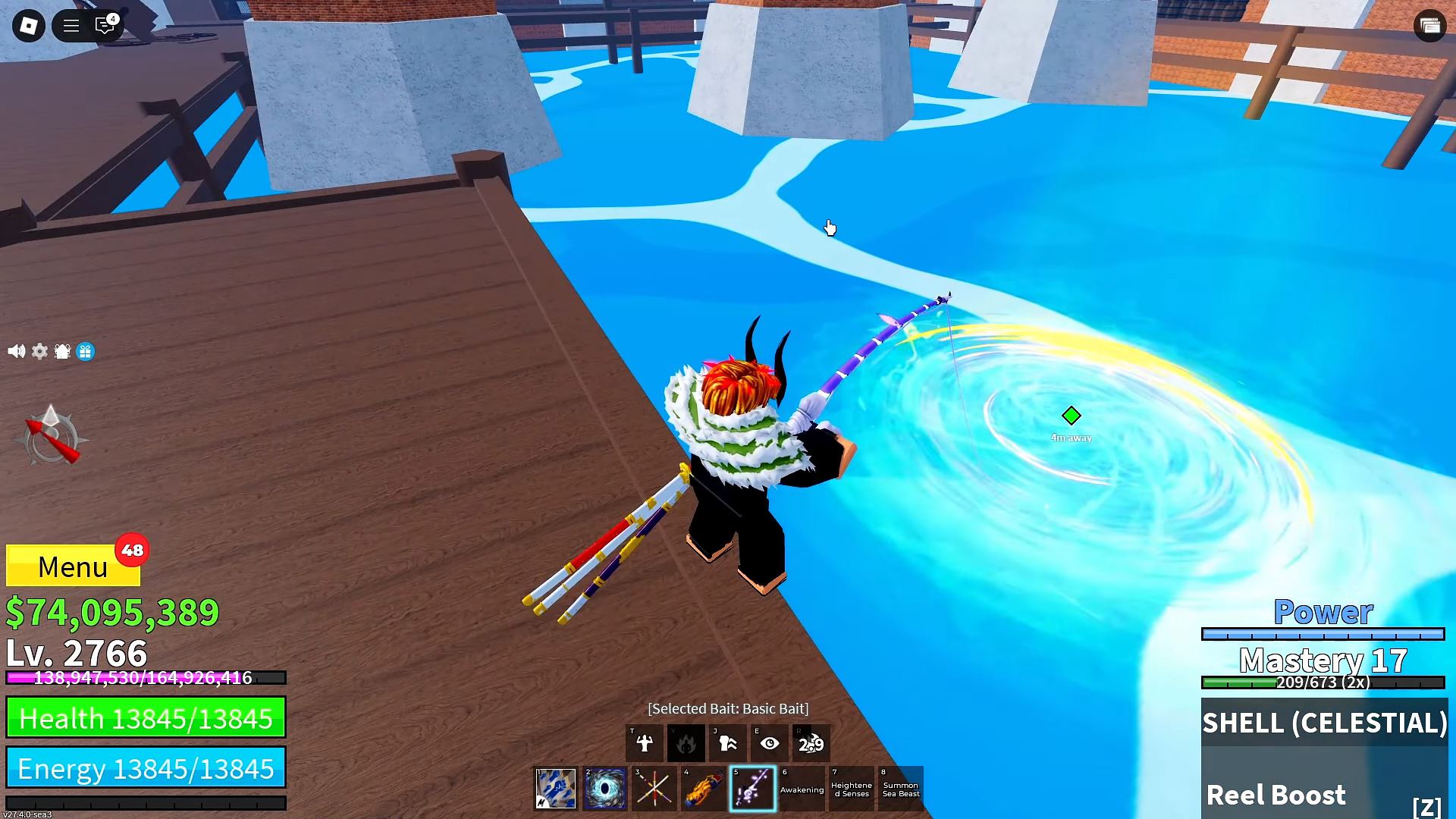Activate the Awakening hotbar slot
The image size is (1456, 819).
pyautogui.click(x=802, y=789)
